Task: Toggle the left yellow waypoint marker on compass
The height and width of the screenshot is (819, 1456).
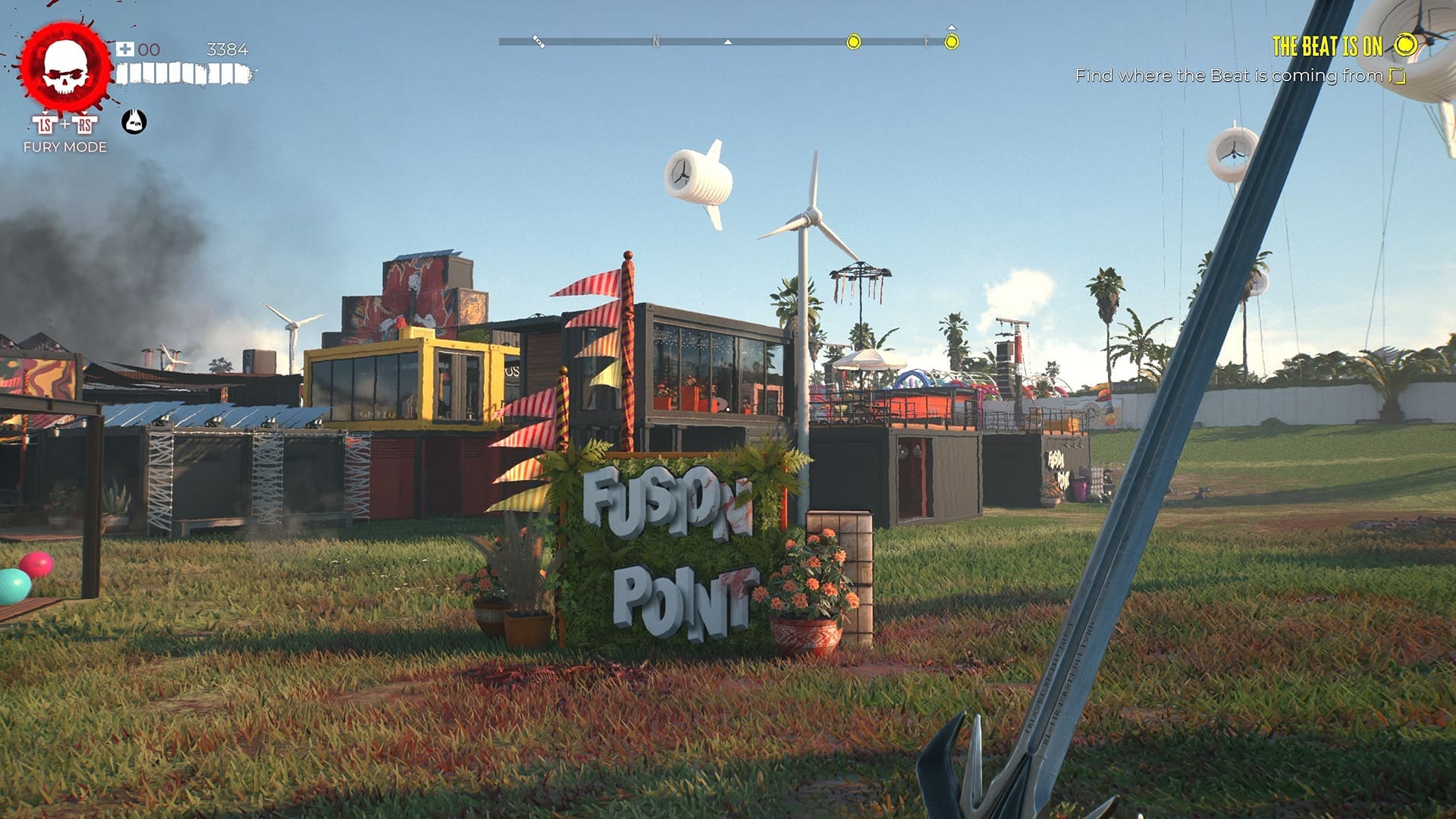Action: click(853, 40)
